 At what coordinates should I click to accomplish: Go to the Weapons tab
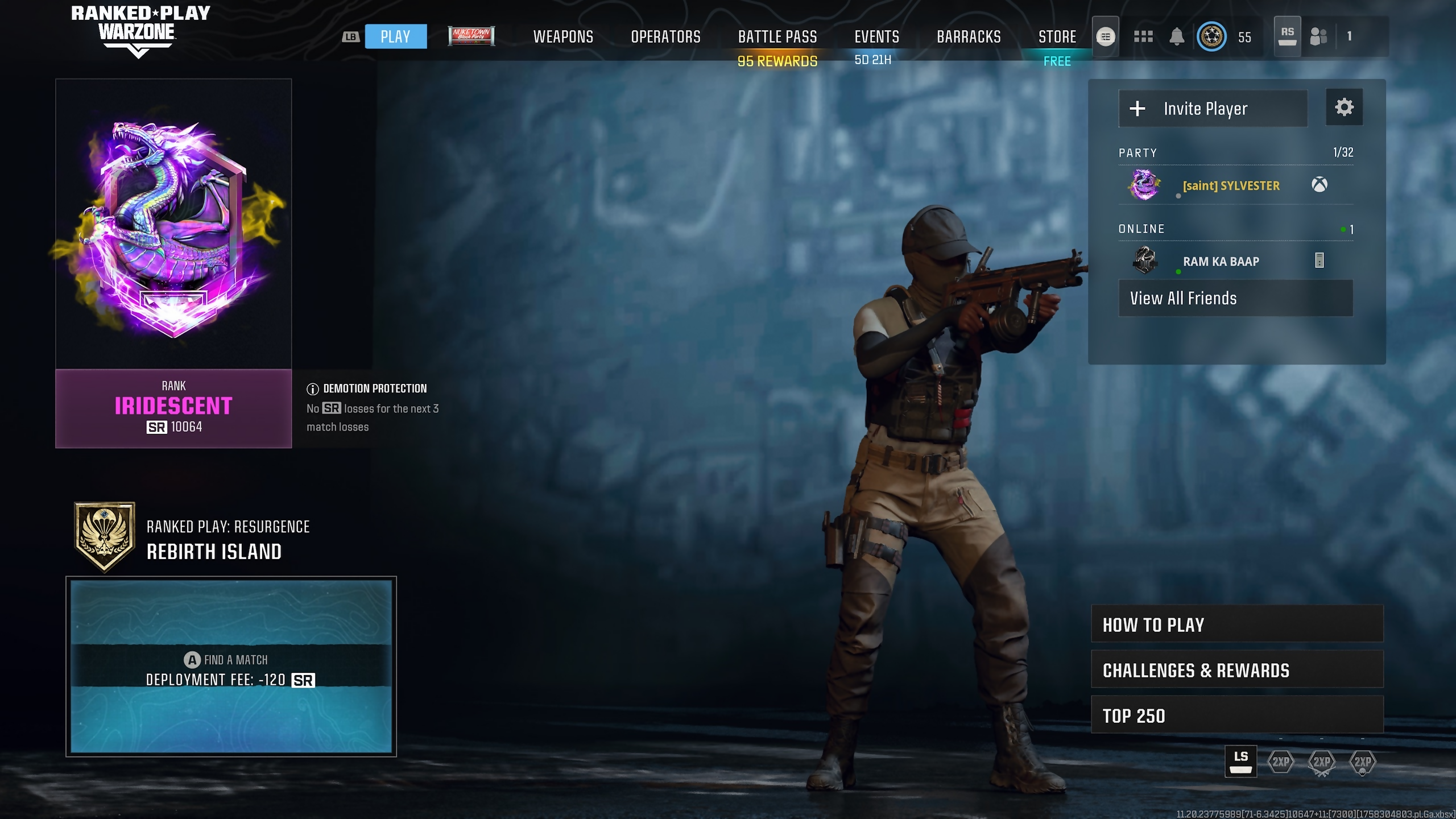[563, 37]
